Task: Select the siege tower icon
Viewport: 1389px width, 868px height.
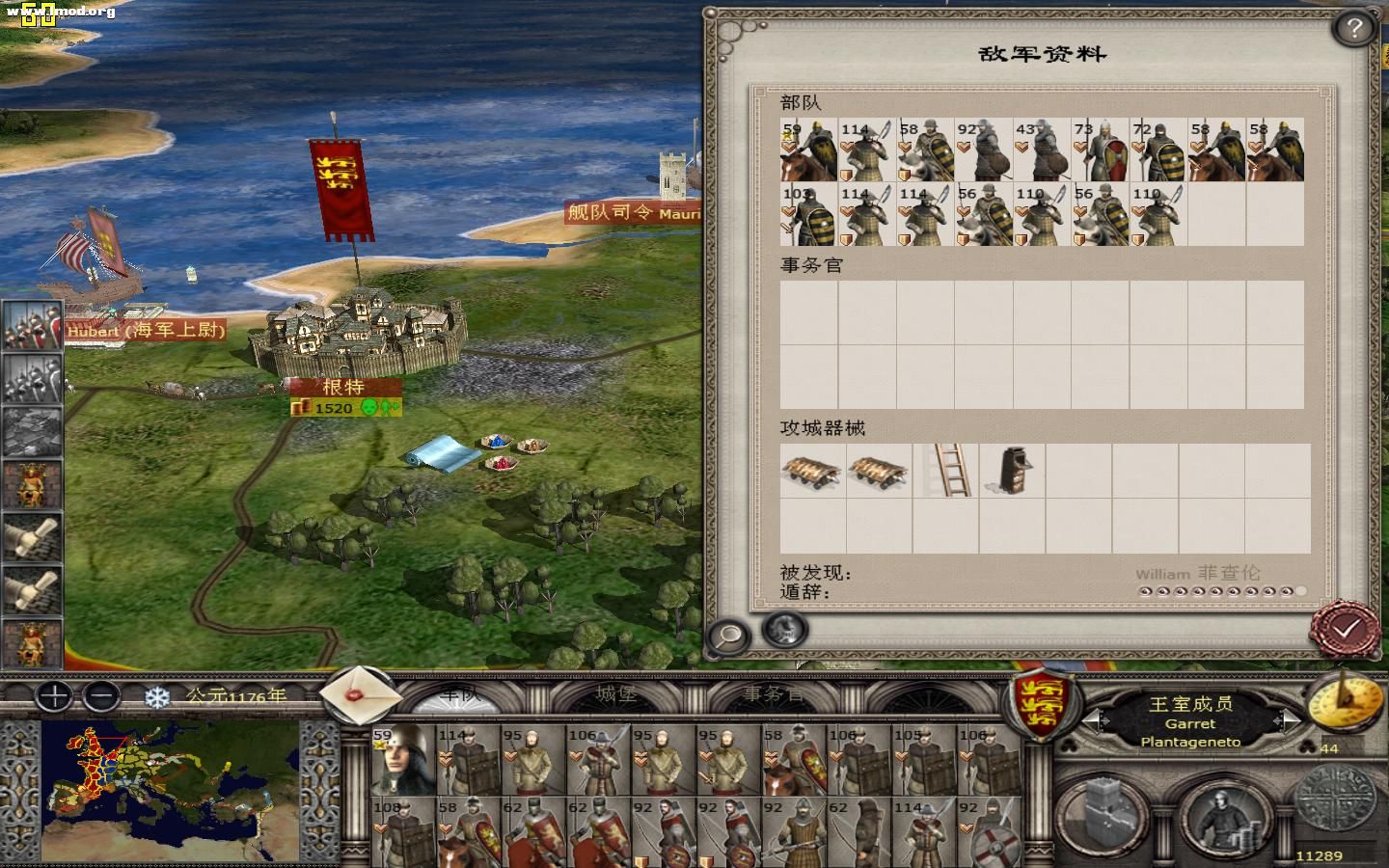Action: [1012, 470]
